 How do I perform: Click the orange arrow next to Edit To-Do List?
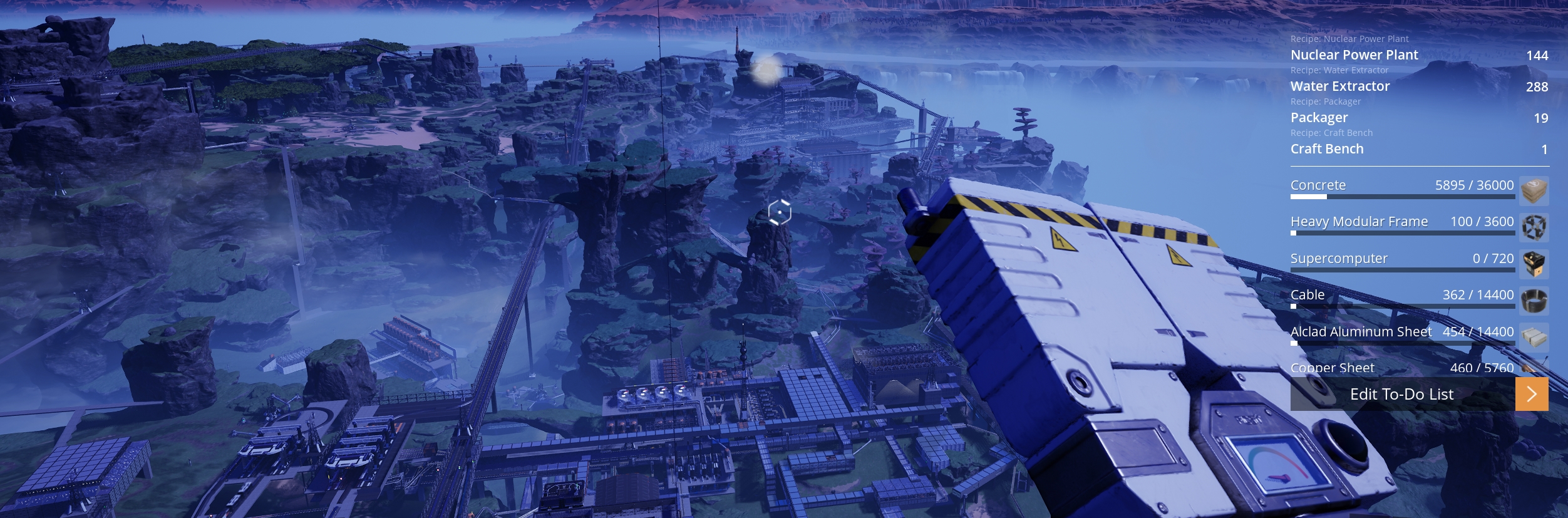click(x=1531, y=394)
